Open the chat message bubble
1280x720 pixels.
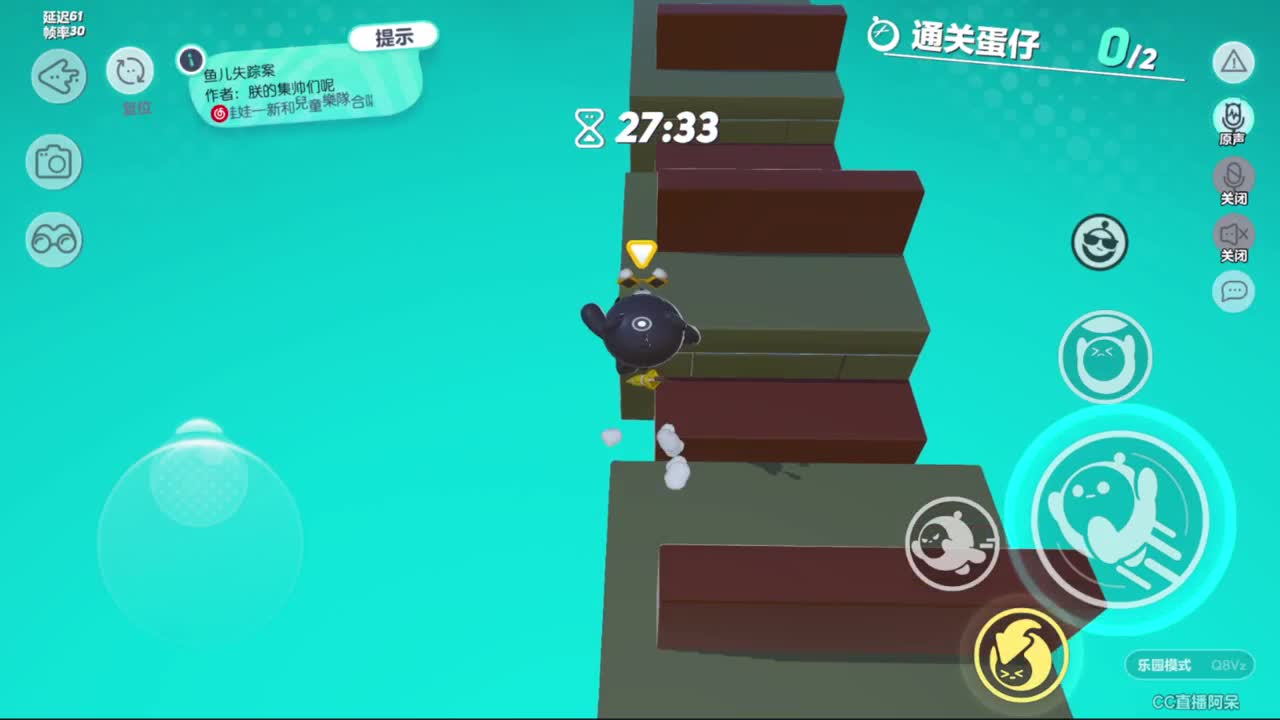[1233, 289]
